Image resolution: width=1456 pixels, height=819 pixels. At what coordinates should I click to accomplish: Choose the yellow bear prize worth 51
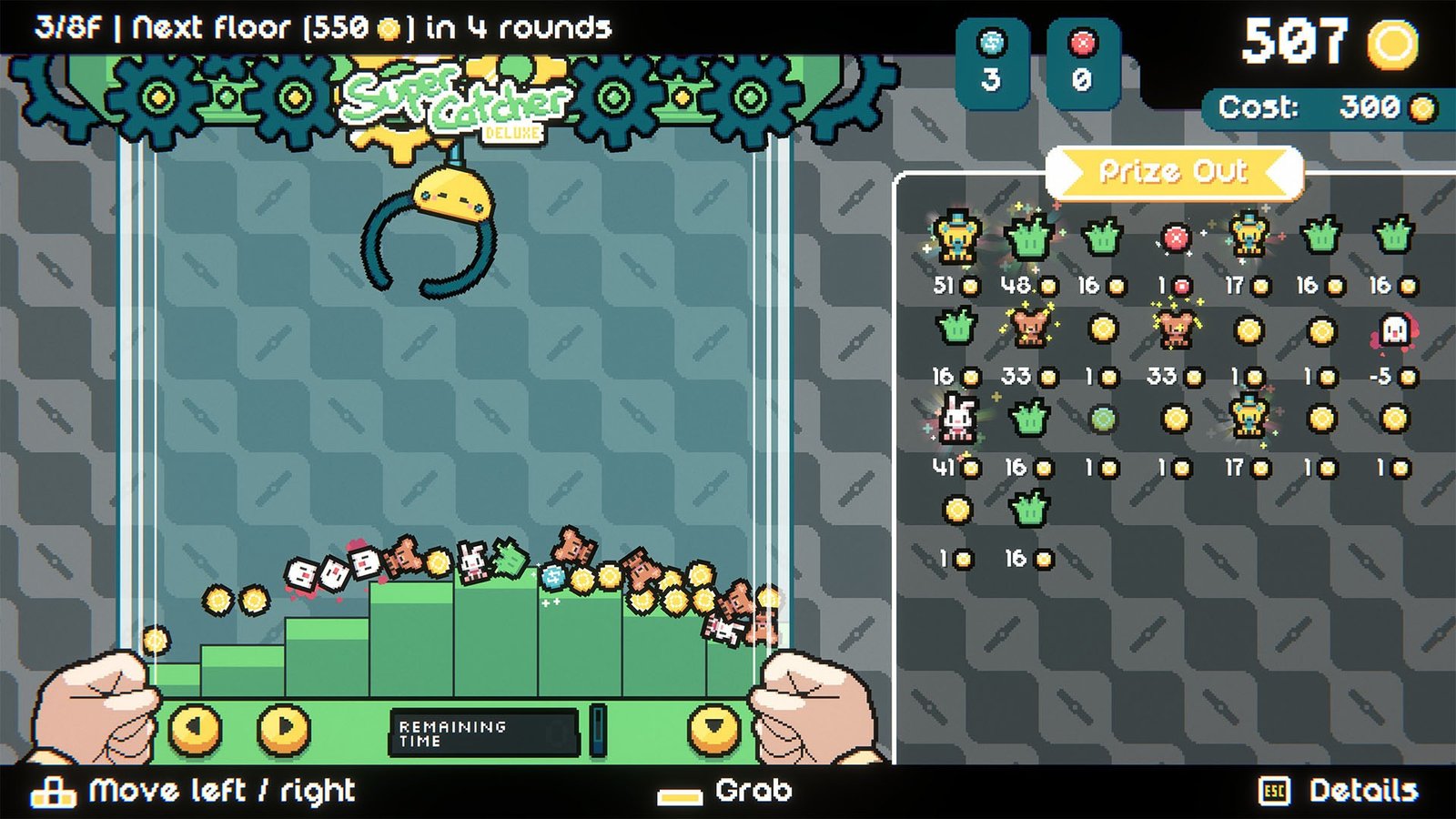[x=956, y=237]
